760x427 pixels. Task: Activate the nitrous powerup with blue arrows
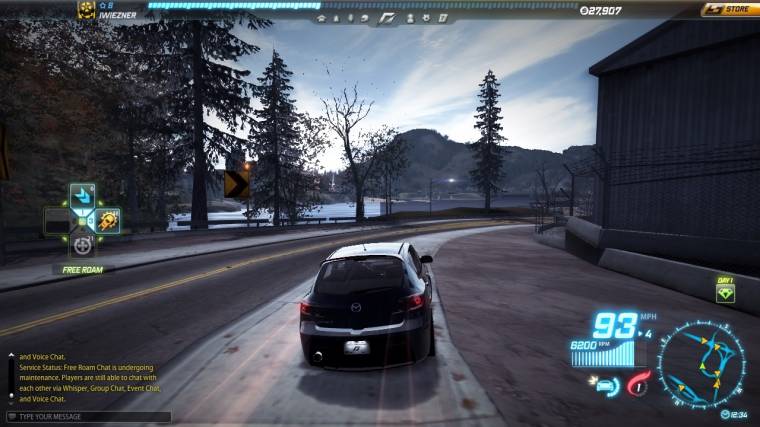click(x=81, y=196)
